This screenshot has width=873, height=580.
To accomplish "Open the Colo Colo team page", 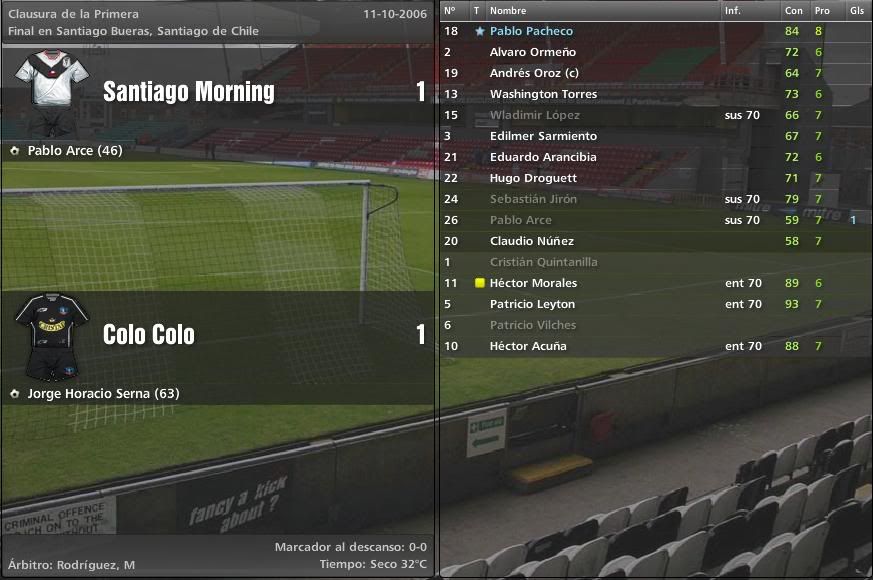I will tap(149, 334).
